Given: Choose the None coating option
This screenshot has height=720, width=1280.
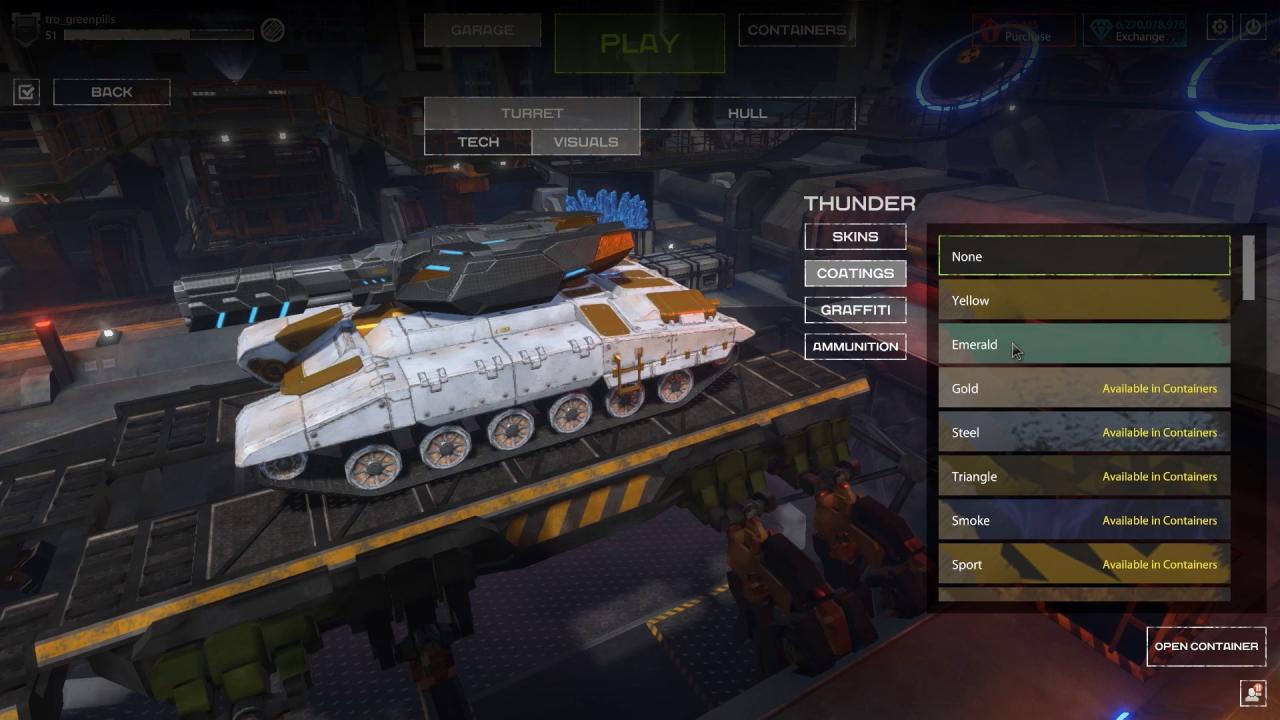Looking at the screenshot, I should click(x=1084, y=256).
